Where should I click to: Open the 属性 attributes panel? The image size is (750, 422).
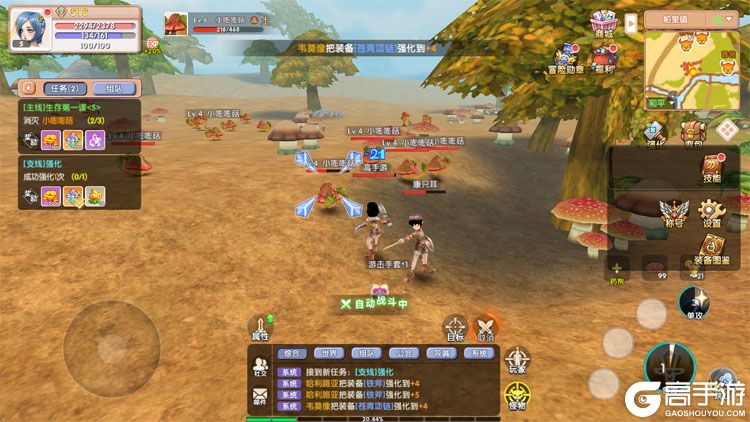tap(261, 329)
